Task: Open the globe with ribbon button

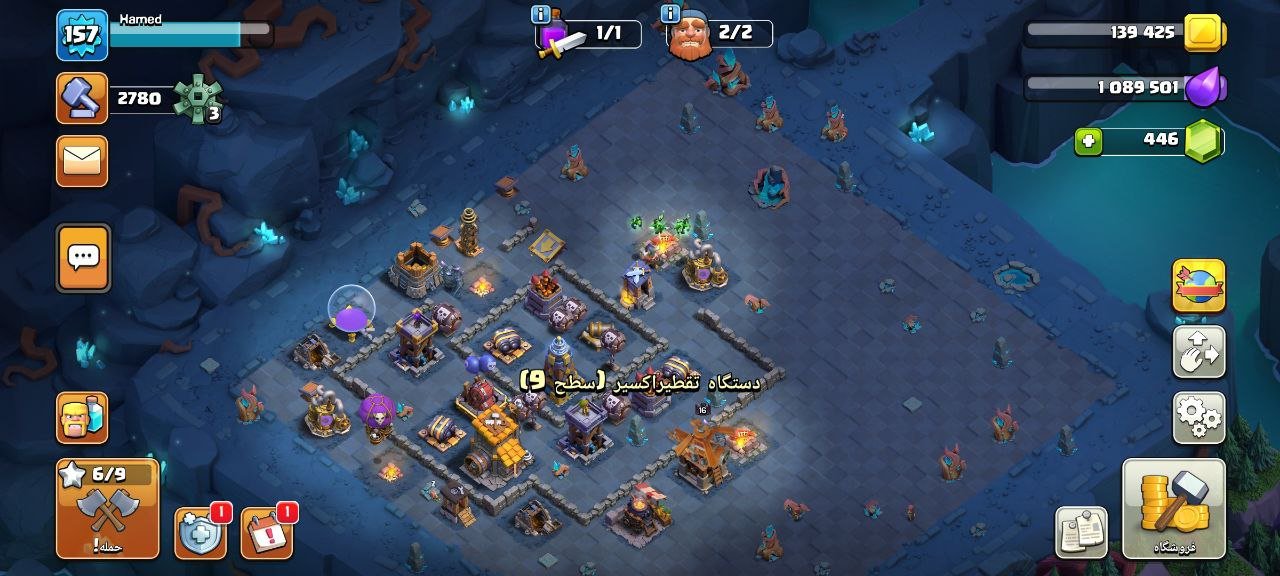Action: 1198,287
